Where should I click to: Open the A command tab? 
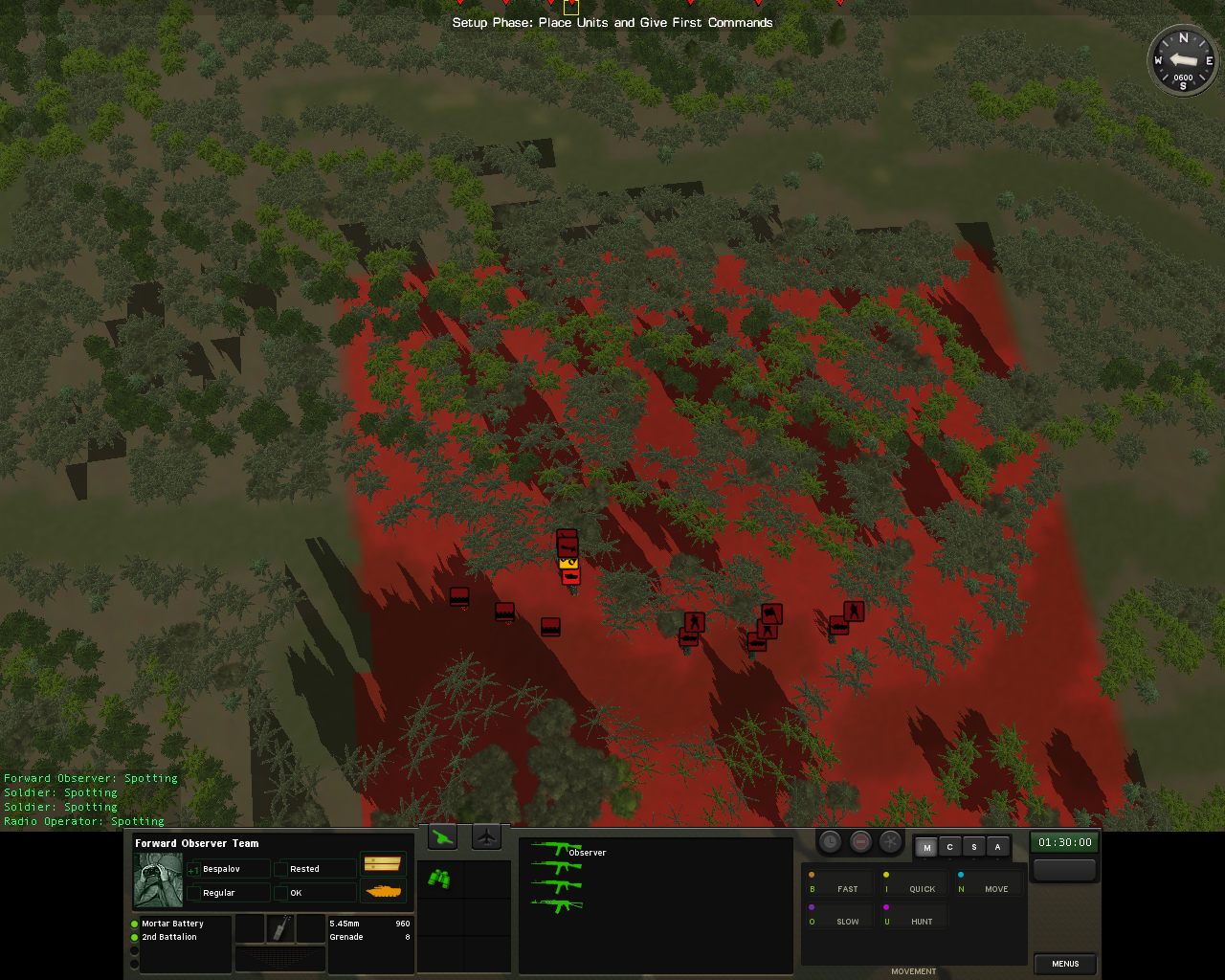click(x=997, y=847)
